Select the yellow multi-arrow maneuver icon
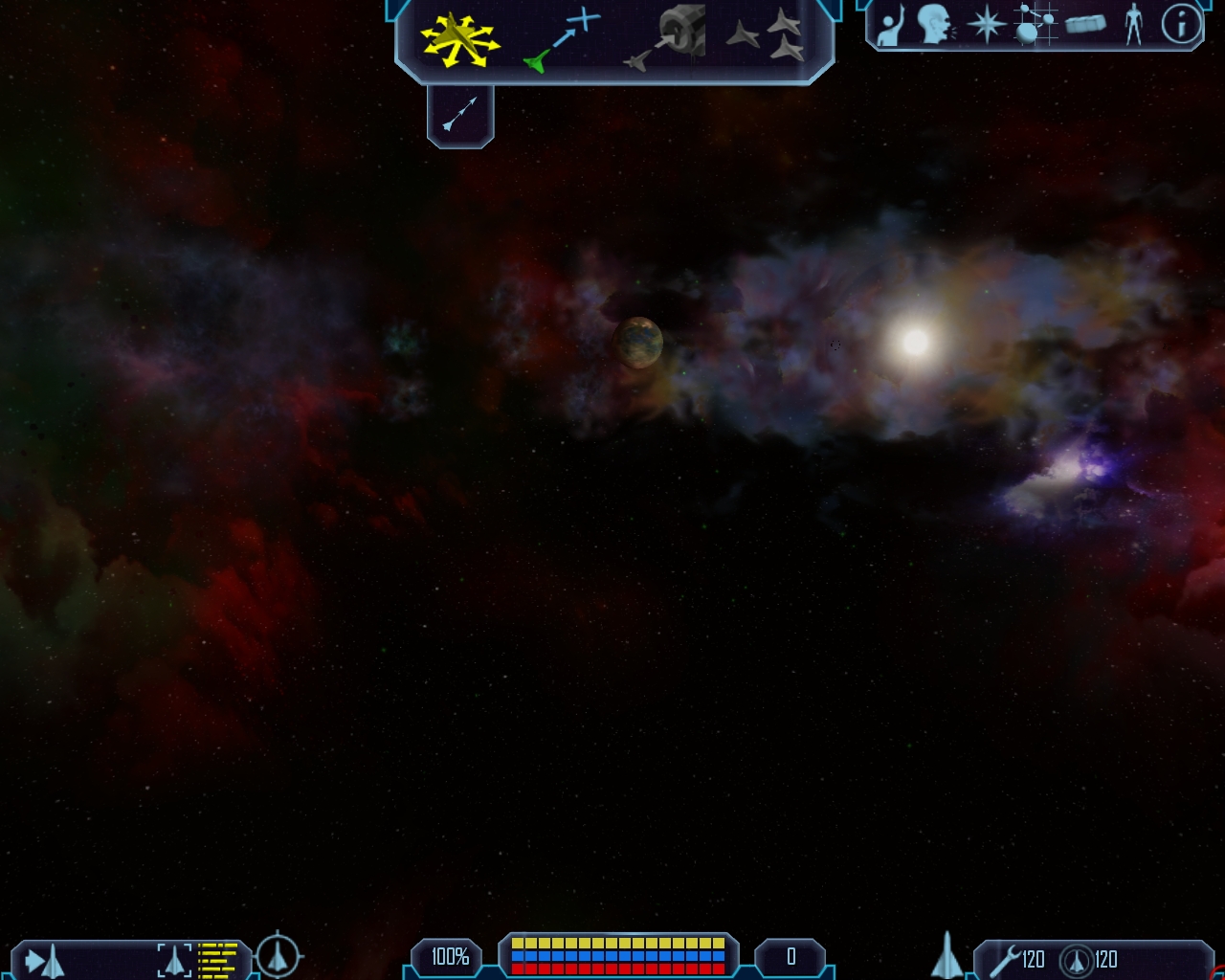 pyautogui.click(x=459, y=40)
